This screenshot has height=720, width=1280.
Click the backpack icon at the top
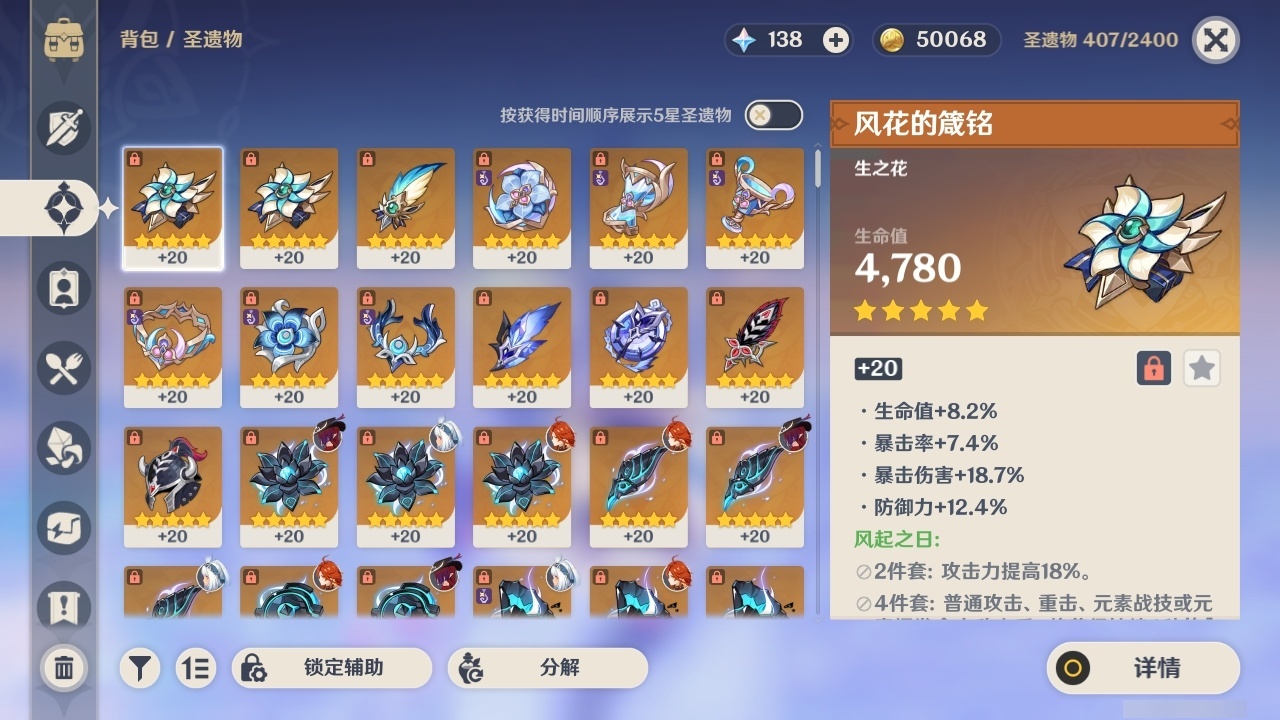(64, 40)
